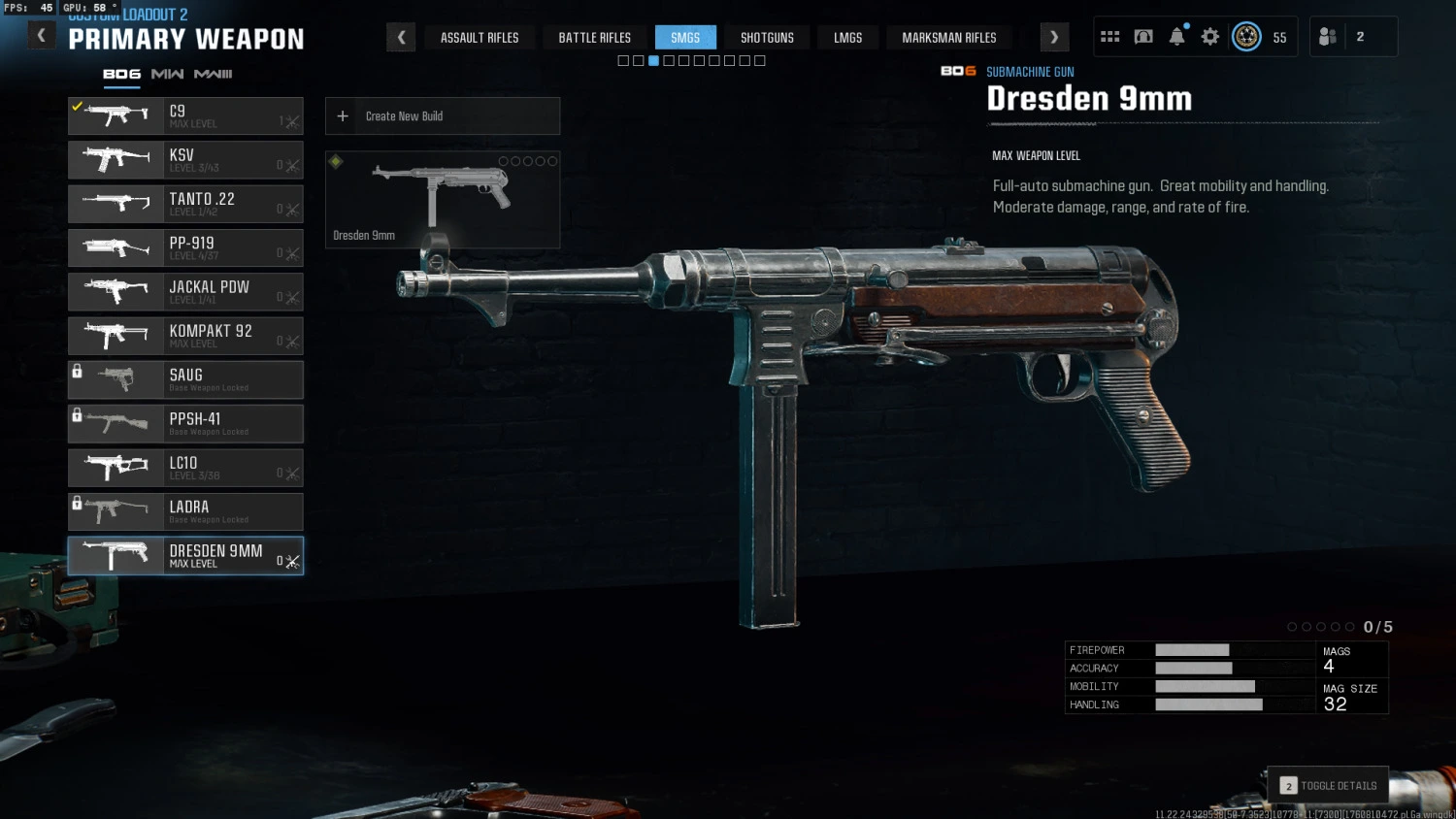Show the LMGs weapon category

click(x=847, y=38)
